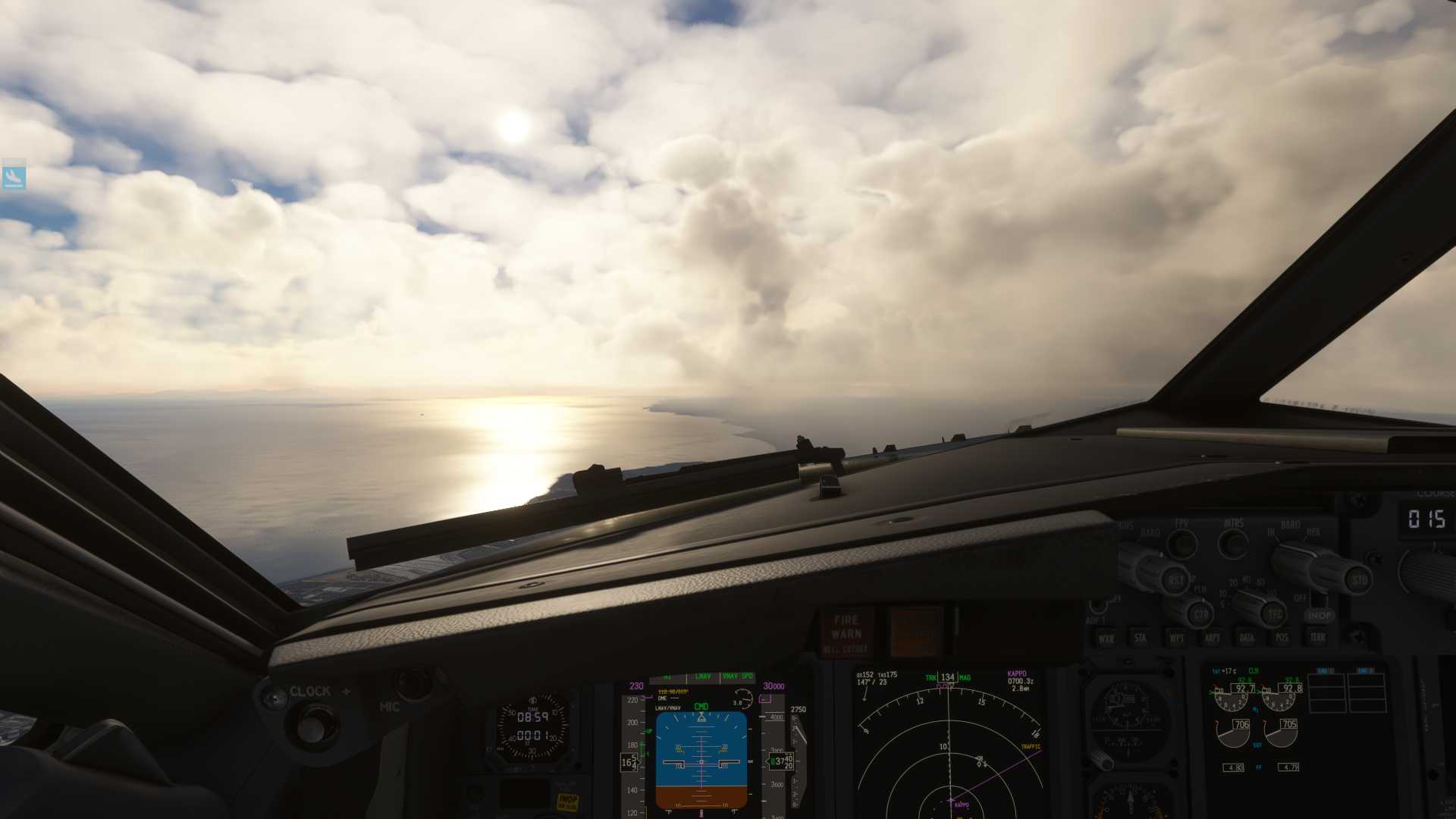Show waypoints with the WPT button
The width and height of the screenshot is (1456, 819).
click(x=1177, y=637)
